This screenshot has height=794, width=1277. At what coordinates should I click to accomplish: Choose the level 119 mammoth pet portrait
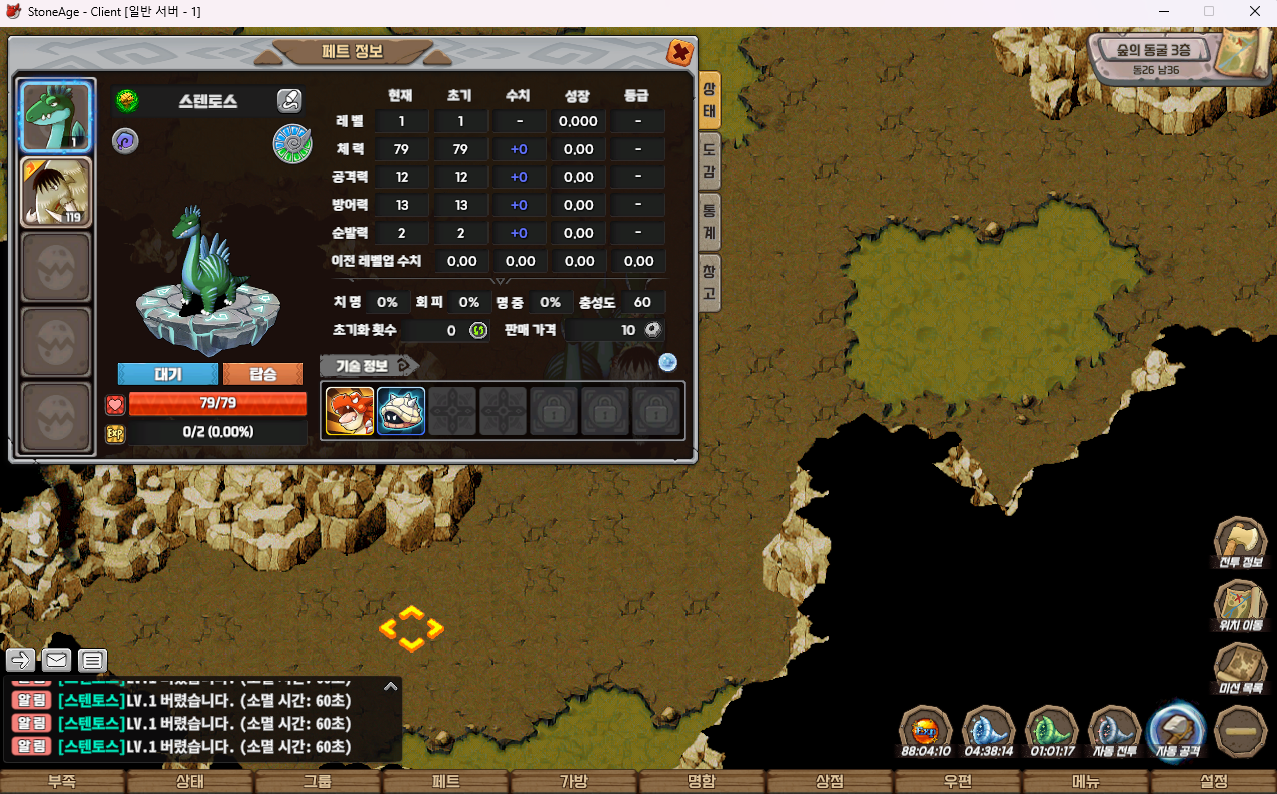[x=56, y=192]
